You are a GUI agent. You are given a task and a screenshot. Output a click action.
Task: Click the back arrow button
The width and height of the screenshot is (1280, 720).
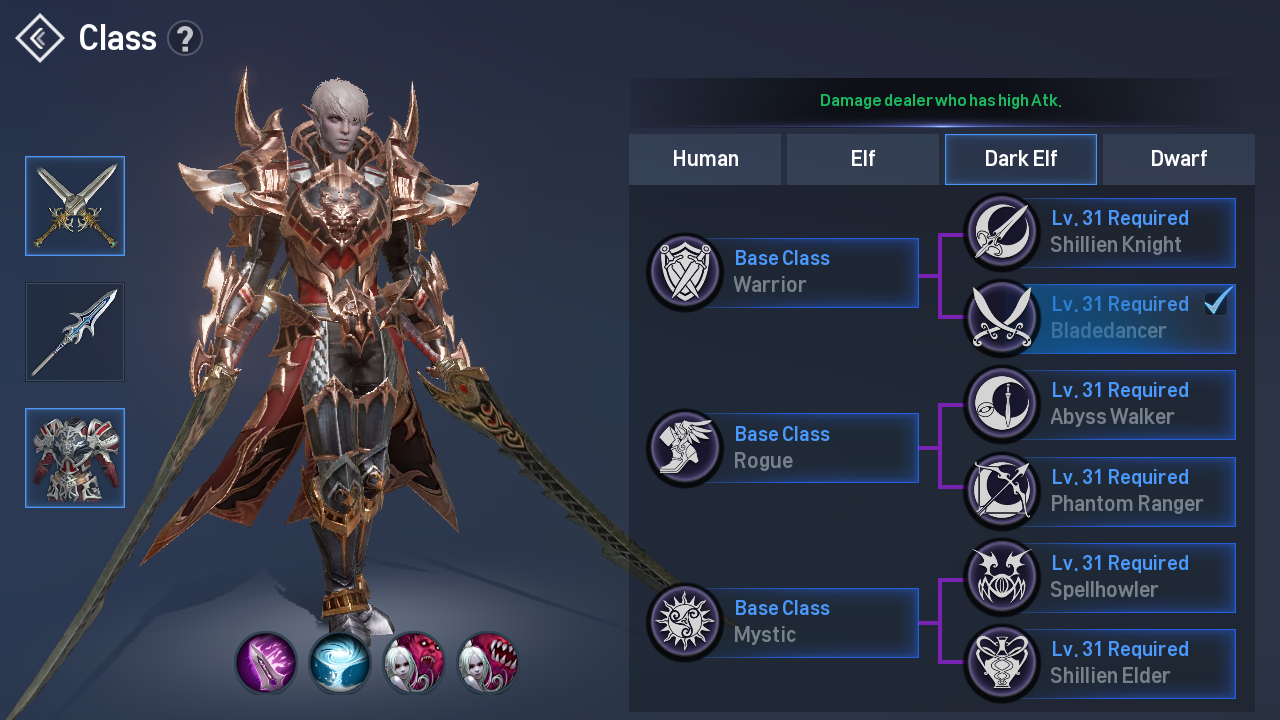click(x=38, y=37)
